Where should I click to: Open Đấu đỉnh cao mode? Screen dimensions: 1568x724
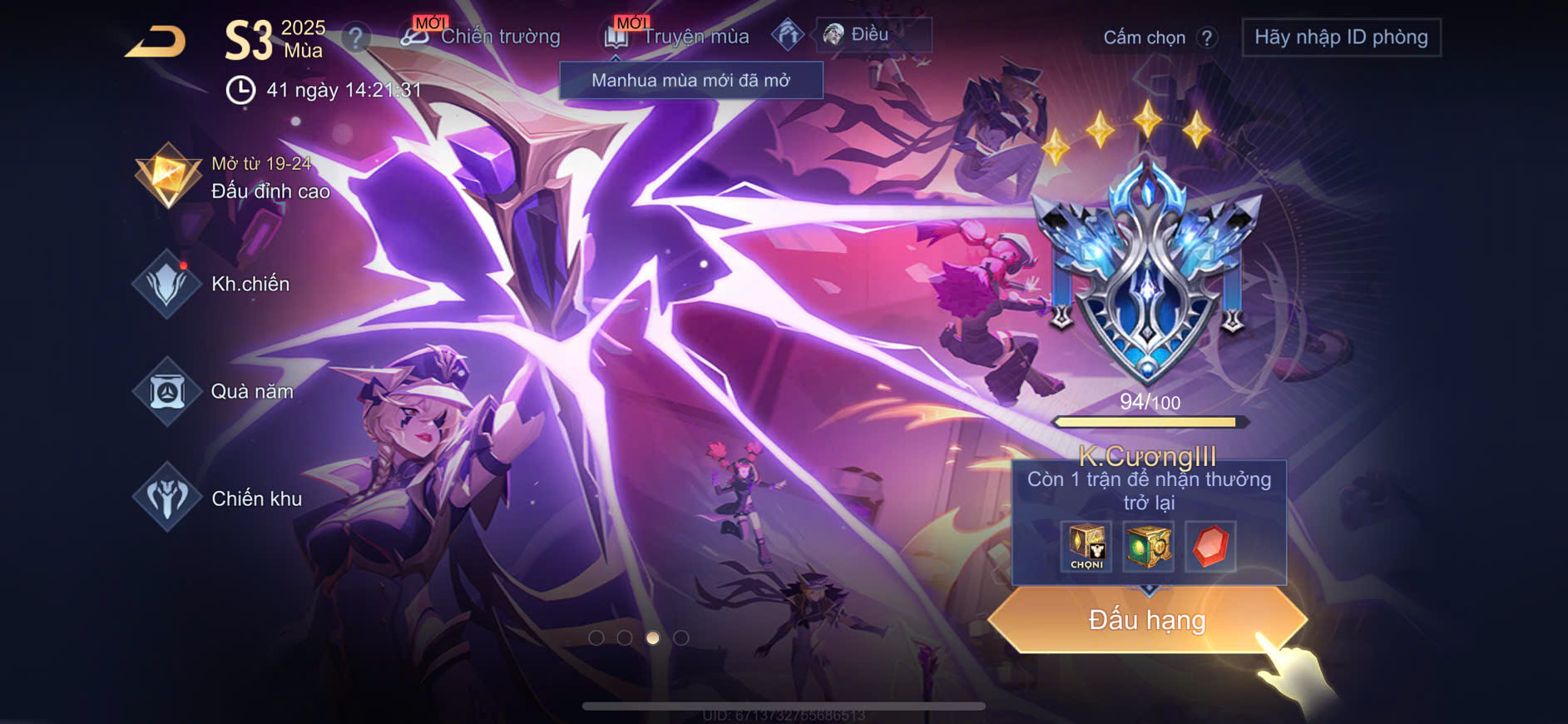coord(235,177)
